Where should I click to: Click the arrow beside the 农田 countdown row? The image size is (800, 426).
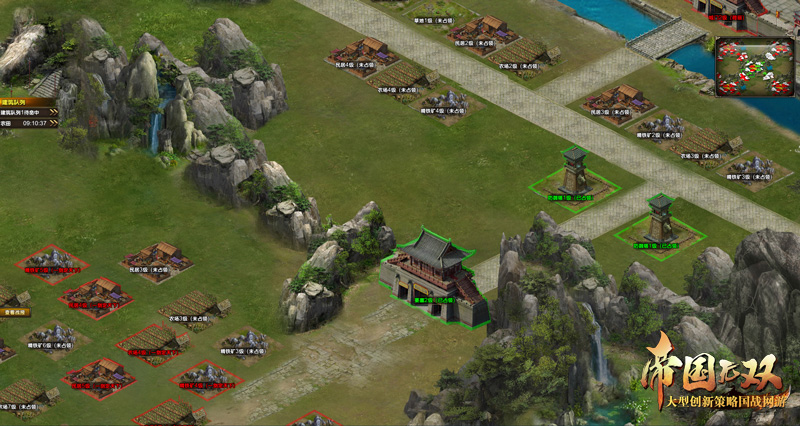point(53,124)
